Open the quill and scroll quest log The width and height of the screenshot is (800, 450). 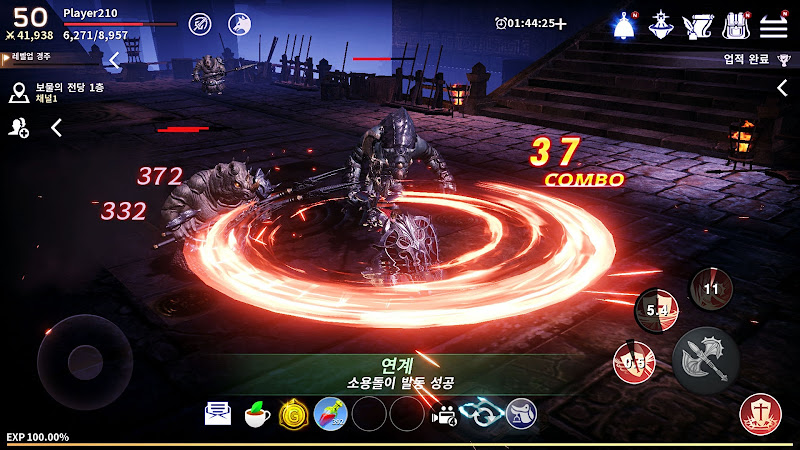pyautogui.click(x=697, y=25)
